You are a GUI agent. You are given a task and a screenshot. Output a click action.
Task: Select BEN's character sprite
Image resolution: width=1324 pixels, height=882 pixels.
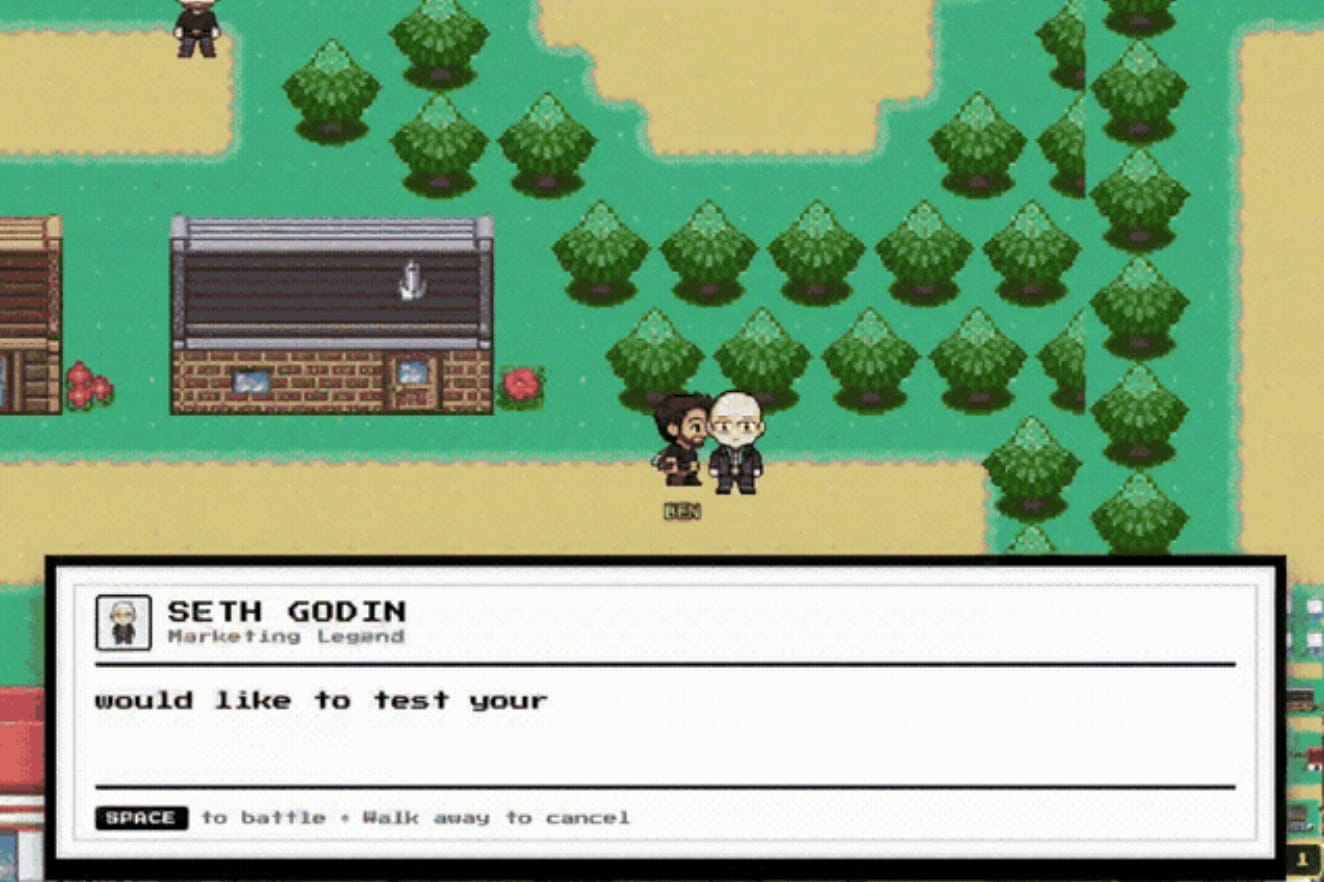click(x=683, y=440)
